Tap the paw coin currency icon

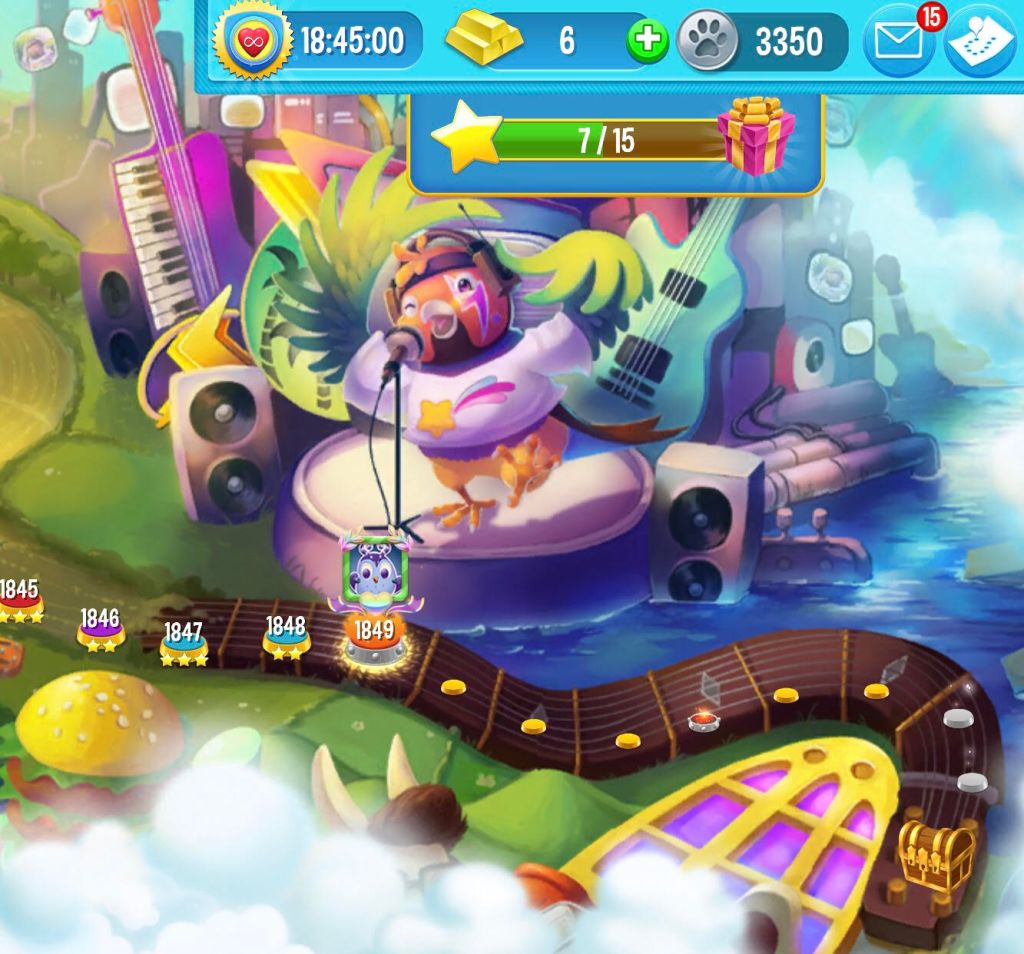point(708,41)
